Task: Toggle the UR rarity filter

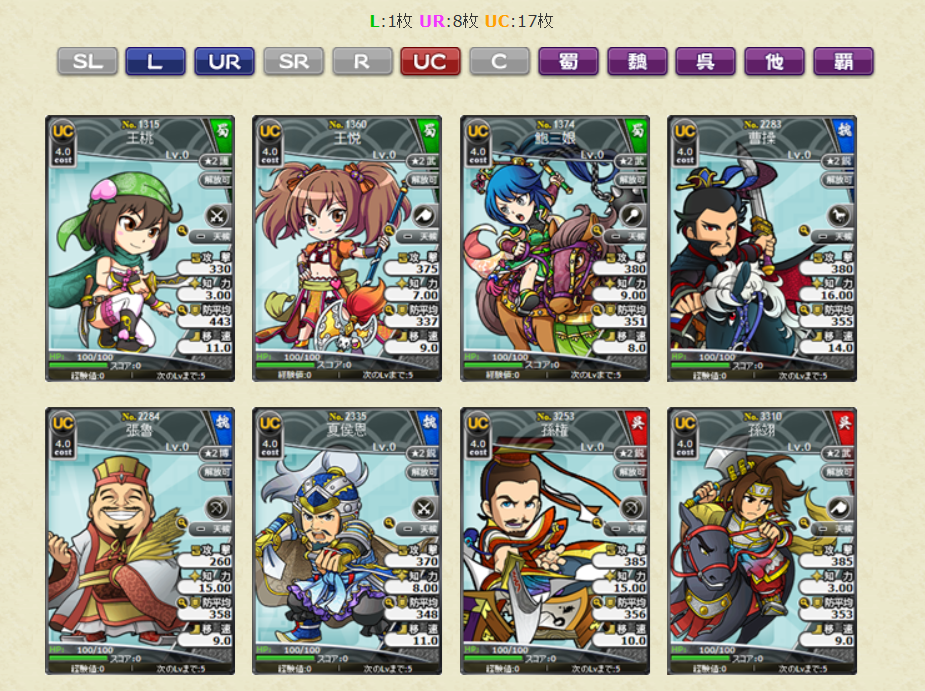Action: coord(224,61)
